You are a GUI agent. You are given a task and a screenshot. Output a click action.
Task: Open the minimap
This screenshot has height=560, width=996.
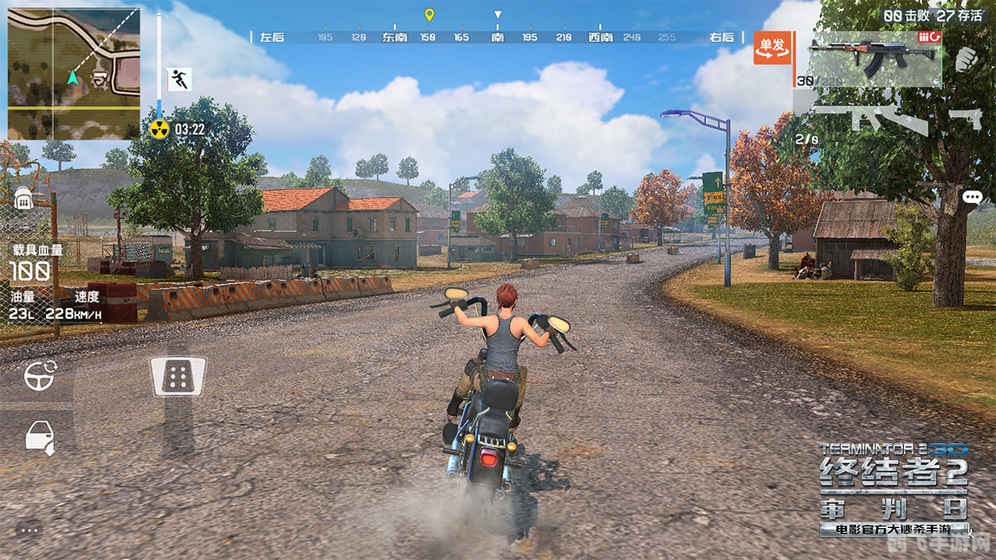pyautogui.click(x=73, y=73)
